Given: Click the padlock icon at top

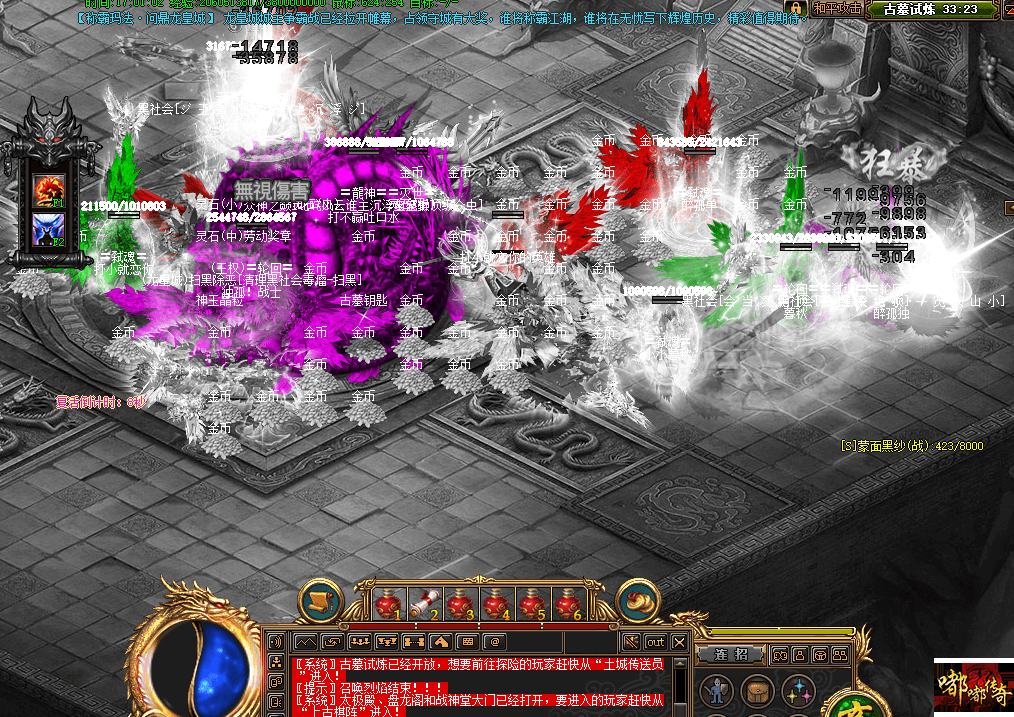Looking at the screenshot, I should click(797, 8).
